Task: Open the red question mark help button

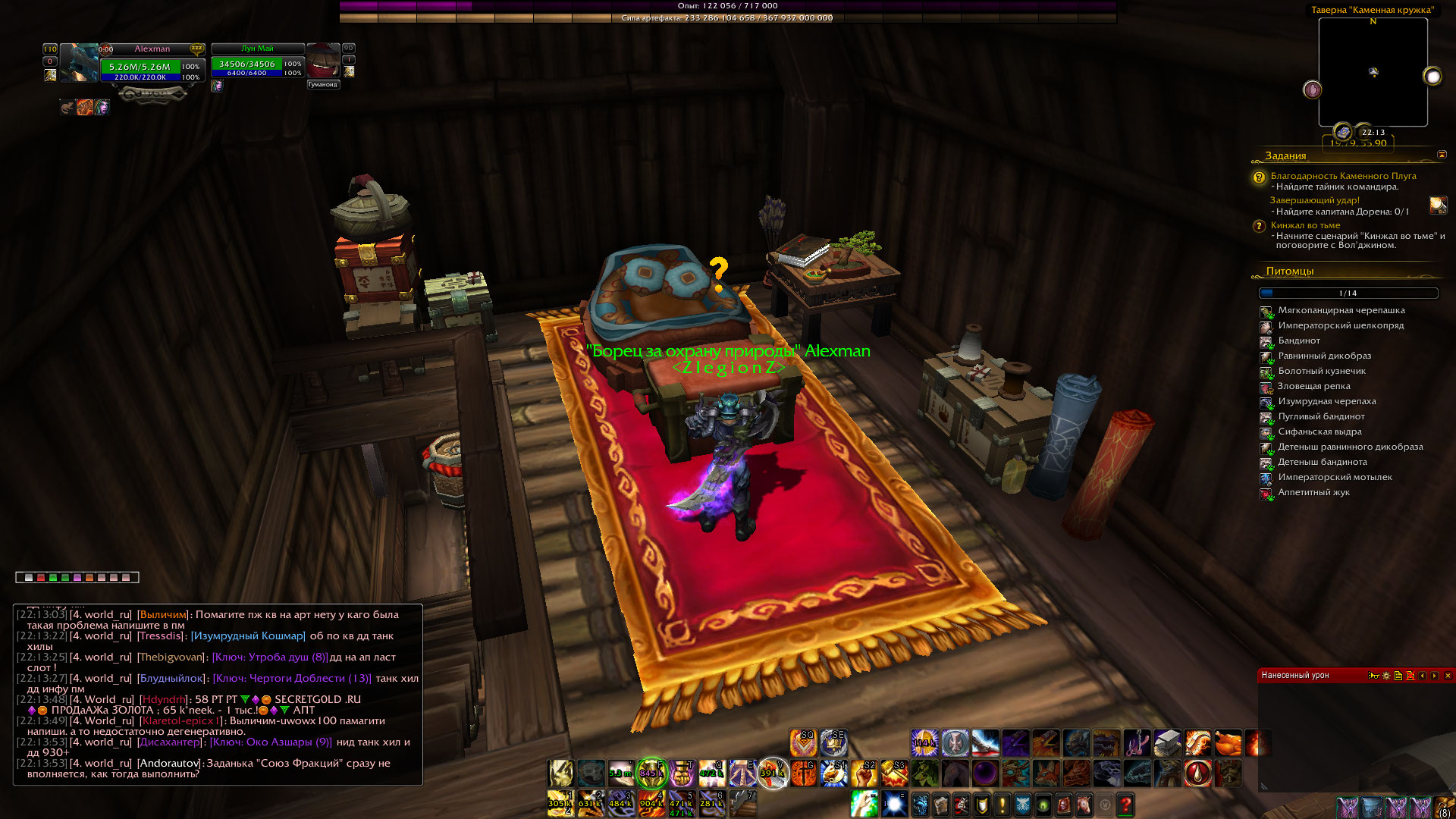Action: pyautogui.click(x=1125, y=805)
